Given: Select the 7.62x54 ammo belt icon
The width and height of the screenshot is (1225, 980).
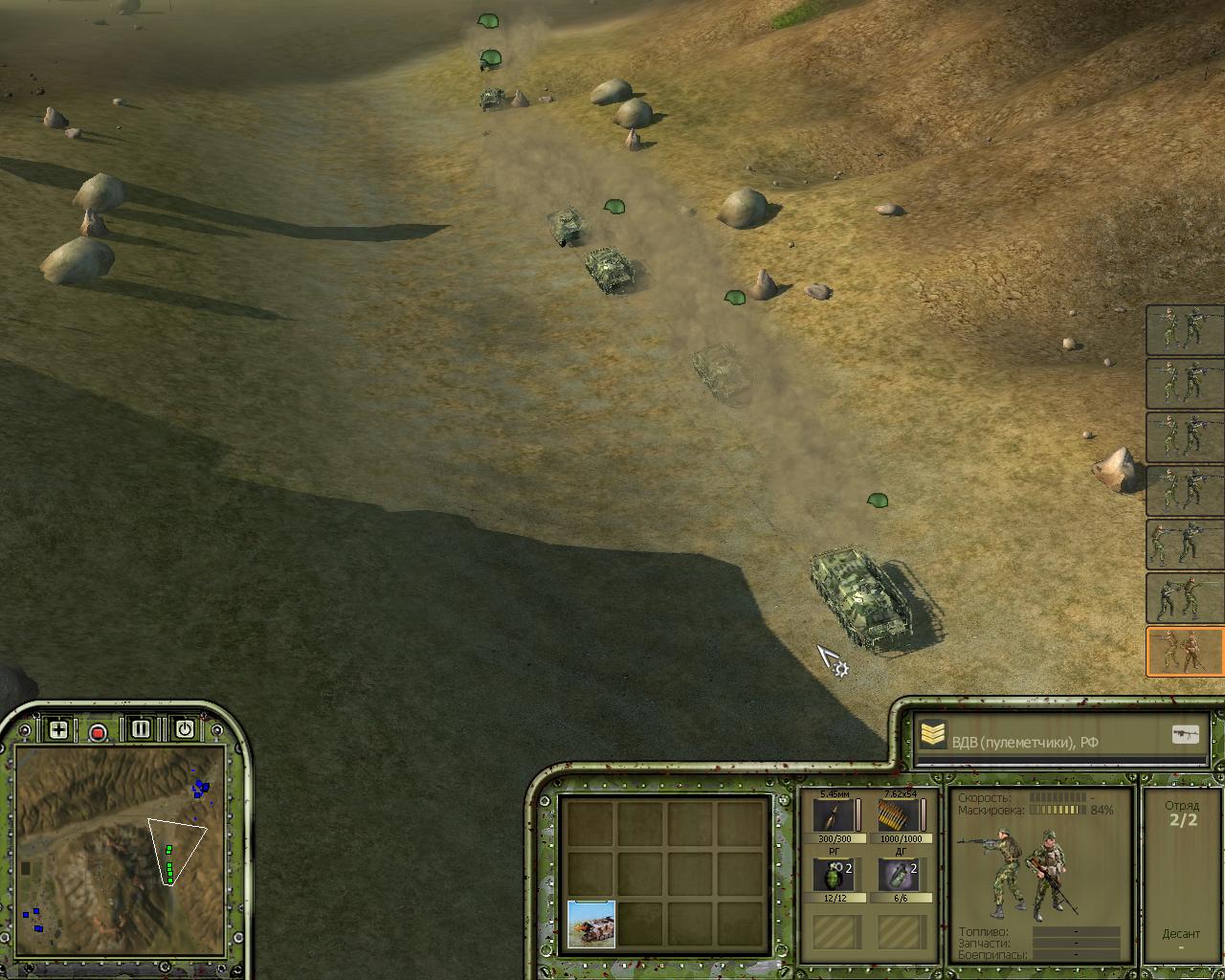Looking at the screenshot, I should tap(898, 815).
